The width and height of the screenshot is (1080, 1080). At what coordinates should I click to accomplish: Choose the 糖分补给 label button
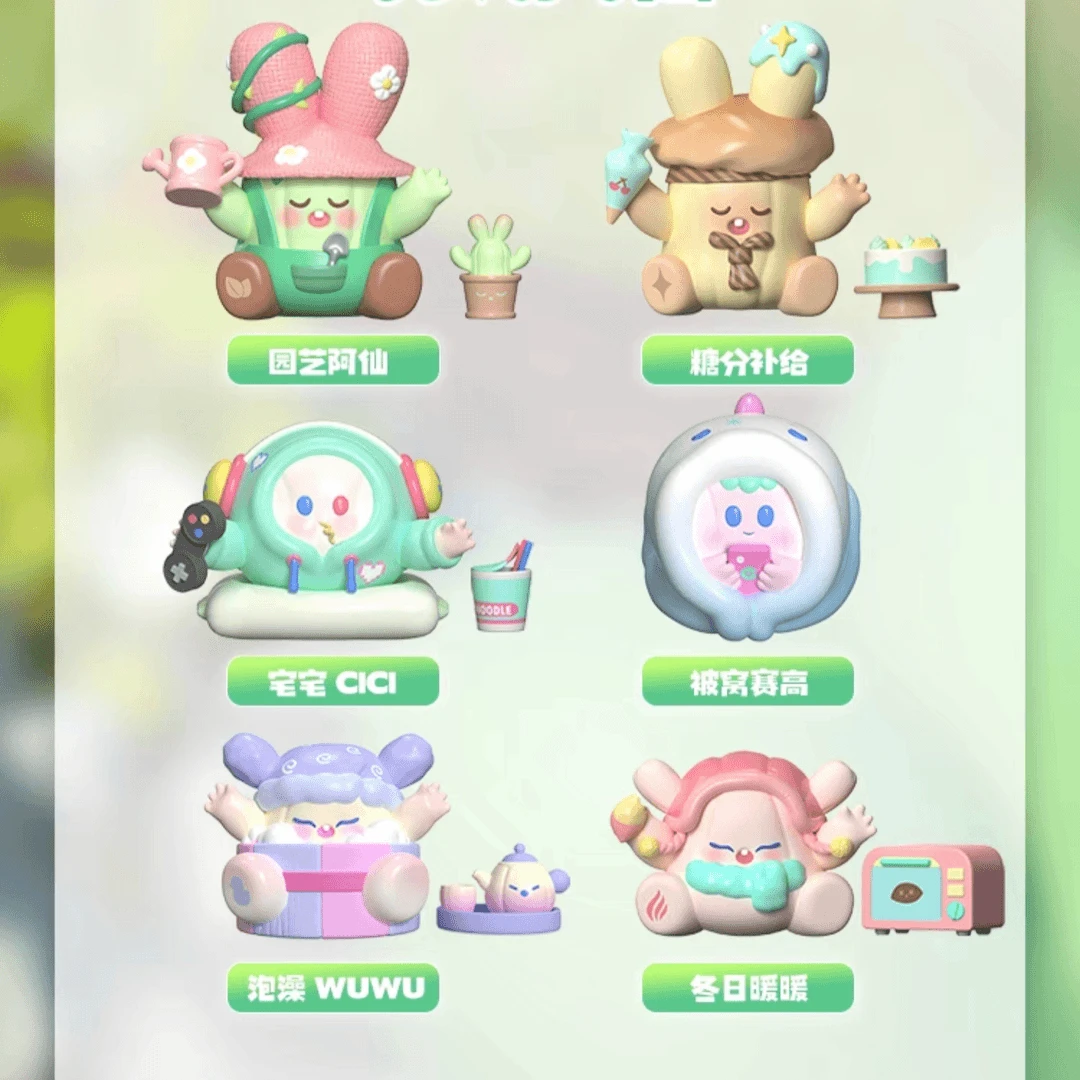pyautogui.click(x=747, y=361)
